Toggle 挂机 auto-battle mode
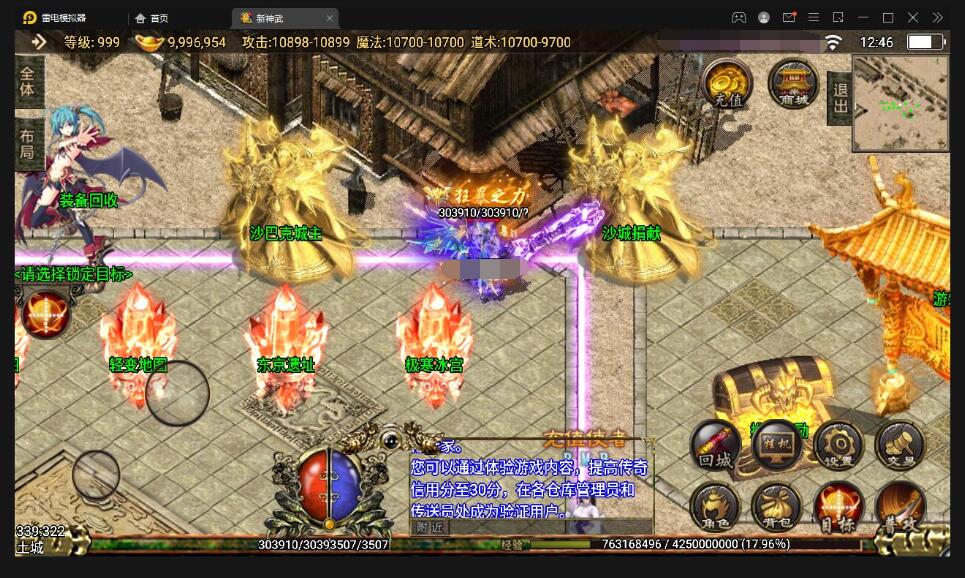This screenshot has height=578, width=965. (x=777, y=446)
